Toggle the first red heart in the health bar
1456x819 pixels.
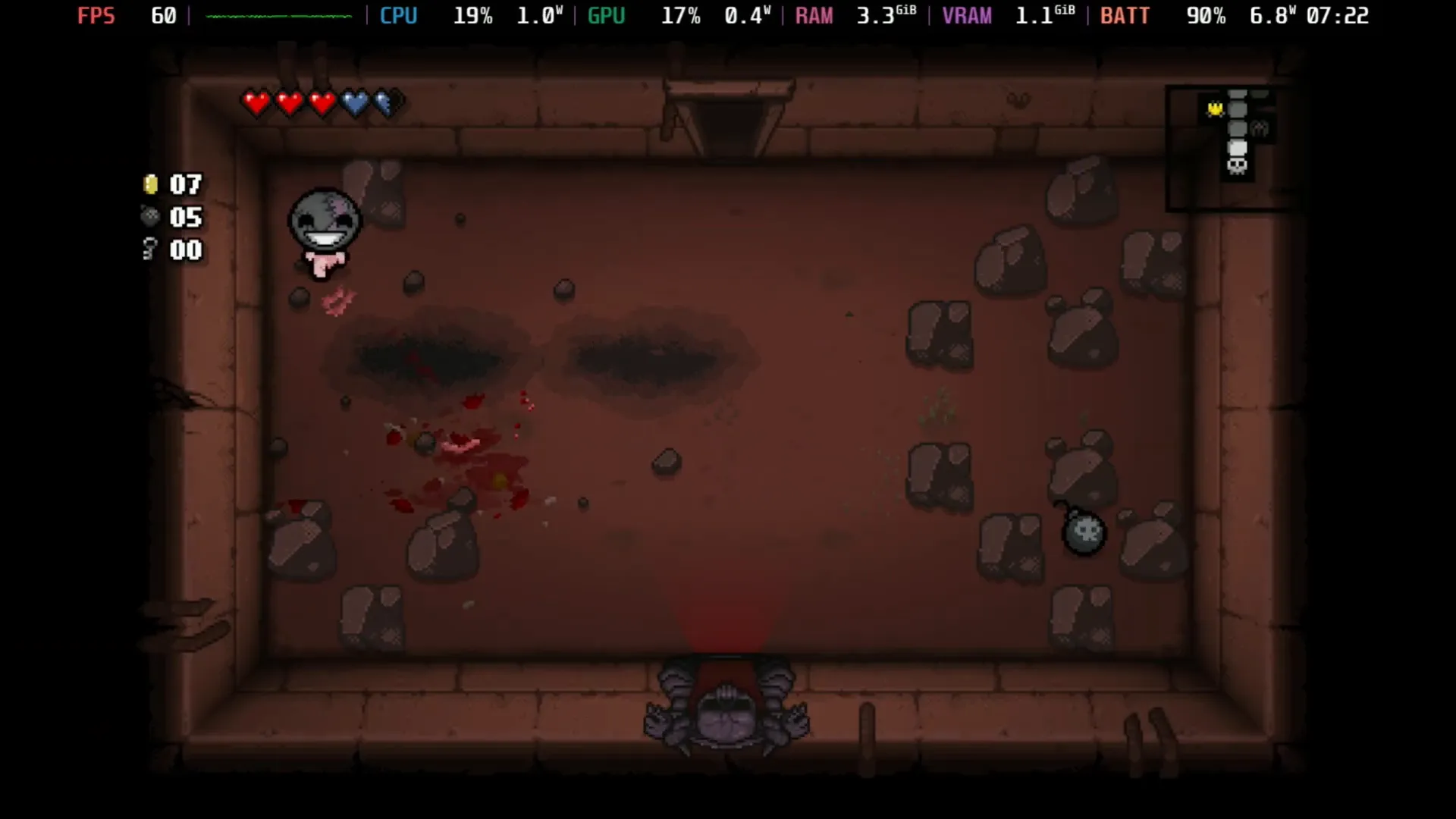coord(257,102)
